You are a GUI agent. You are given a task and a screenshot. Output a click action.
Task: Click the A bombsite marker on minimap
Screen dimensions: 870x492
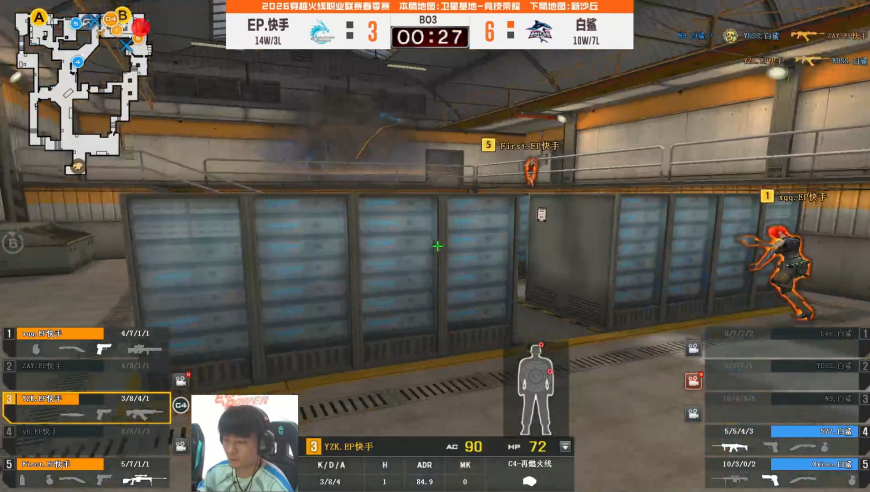(40, 17)
